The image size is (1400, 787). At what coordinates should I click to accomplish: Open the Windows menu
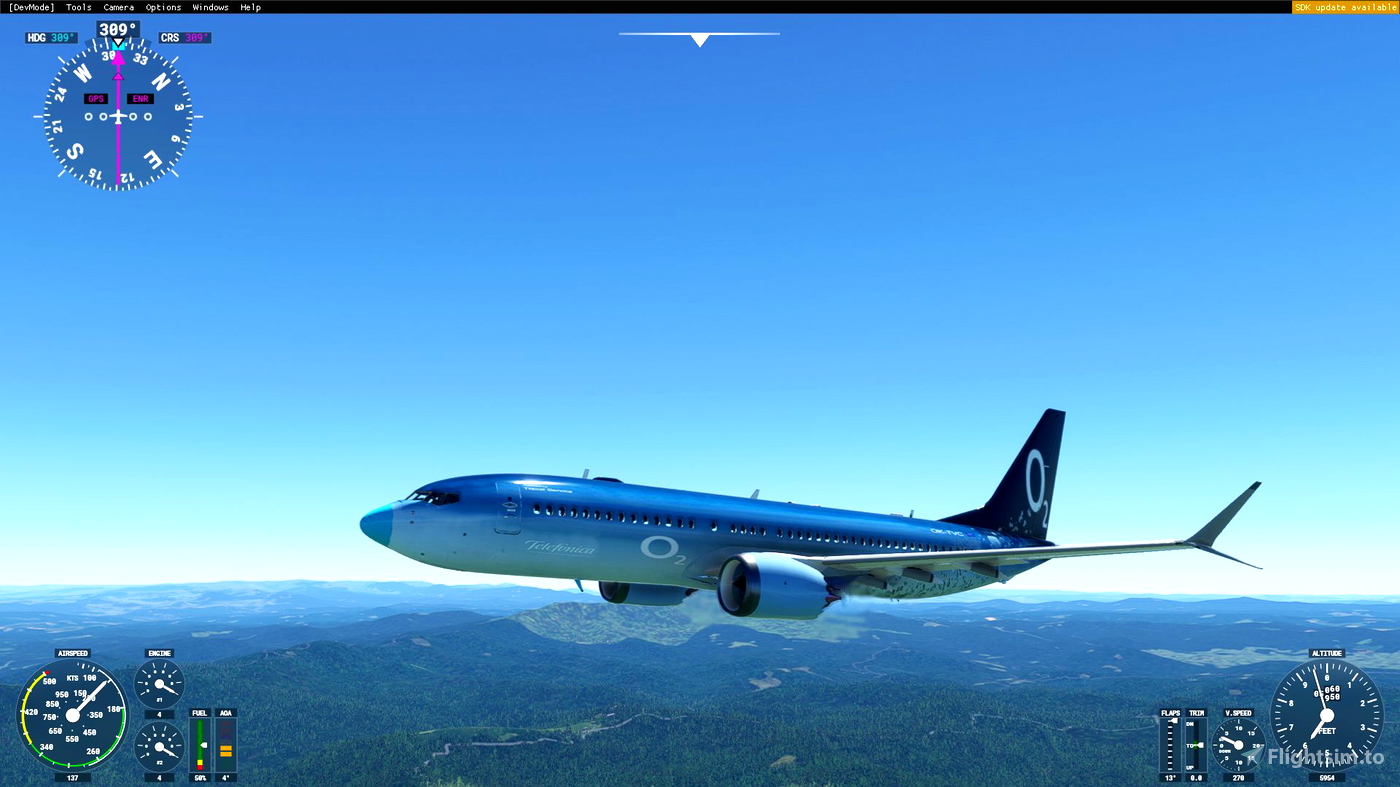tap(210, 6)
